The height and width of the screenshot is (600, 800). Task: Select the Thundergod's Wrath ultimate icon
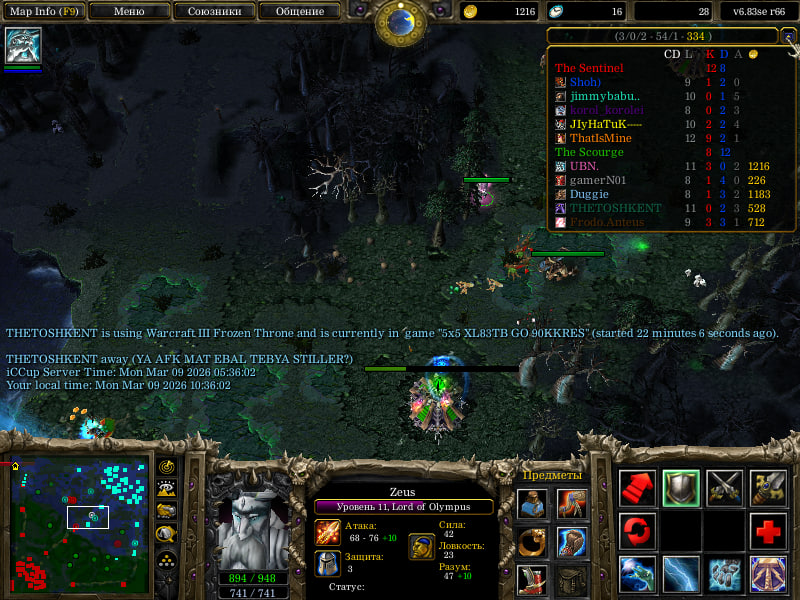(768, 574)
